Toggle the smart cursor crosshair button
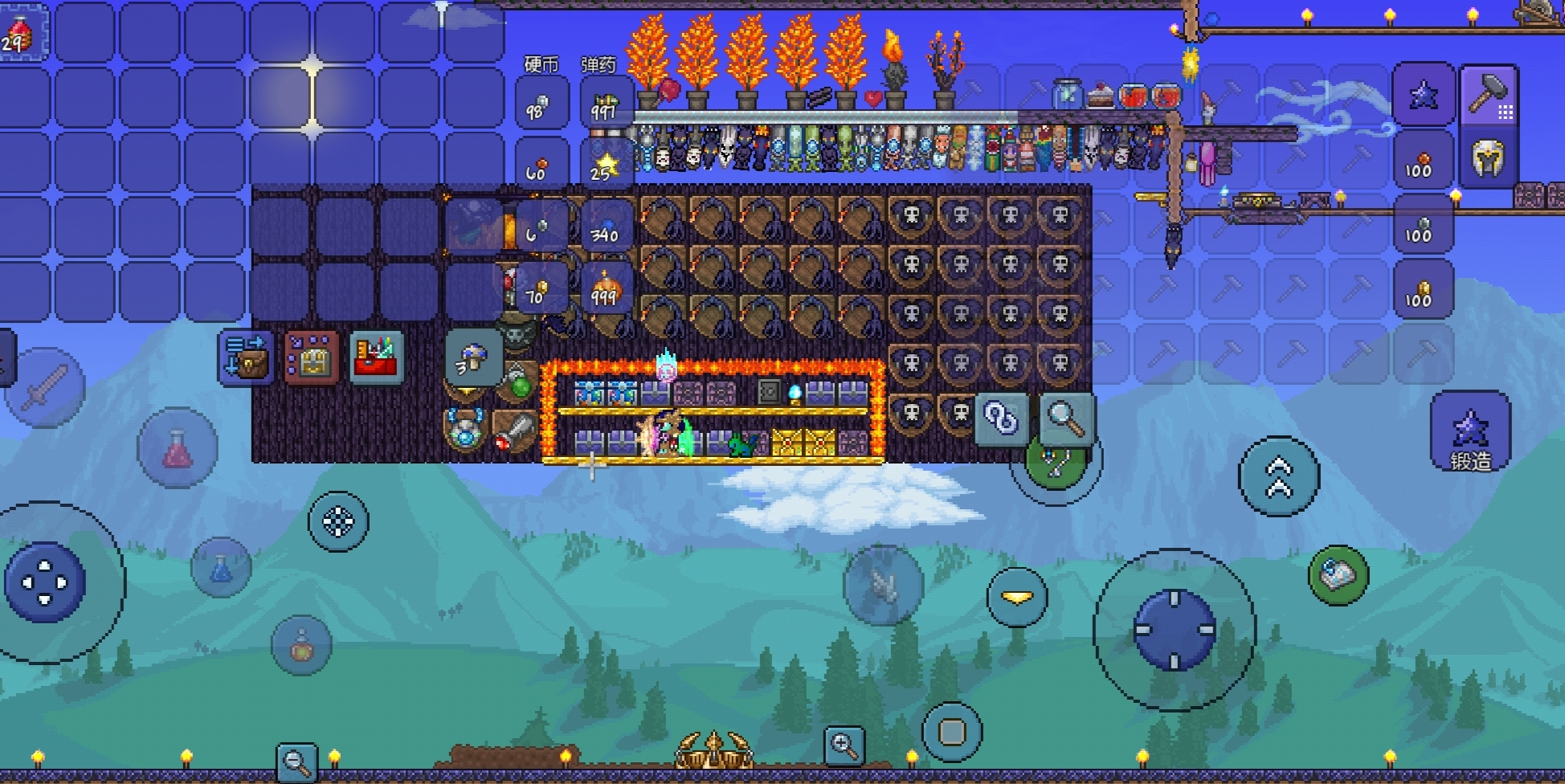Viewport: 1565px width, 784px height. [x=338, y=521]
